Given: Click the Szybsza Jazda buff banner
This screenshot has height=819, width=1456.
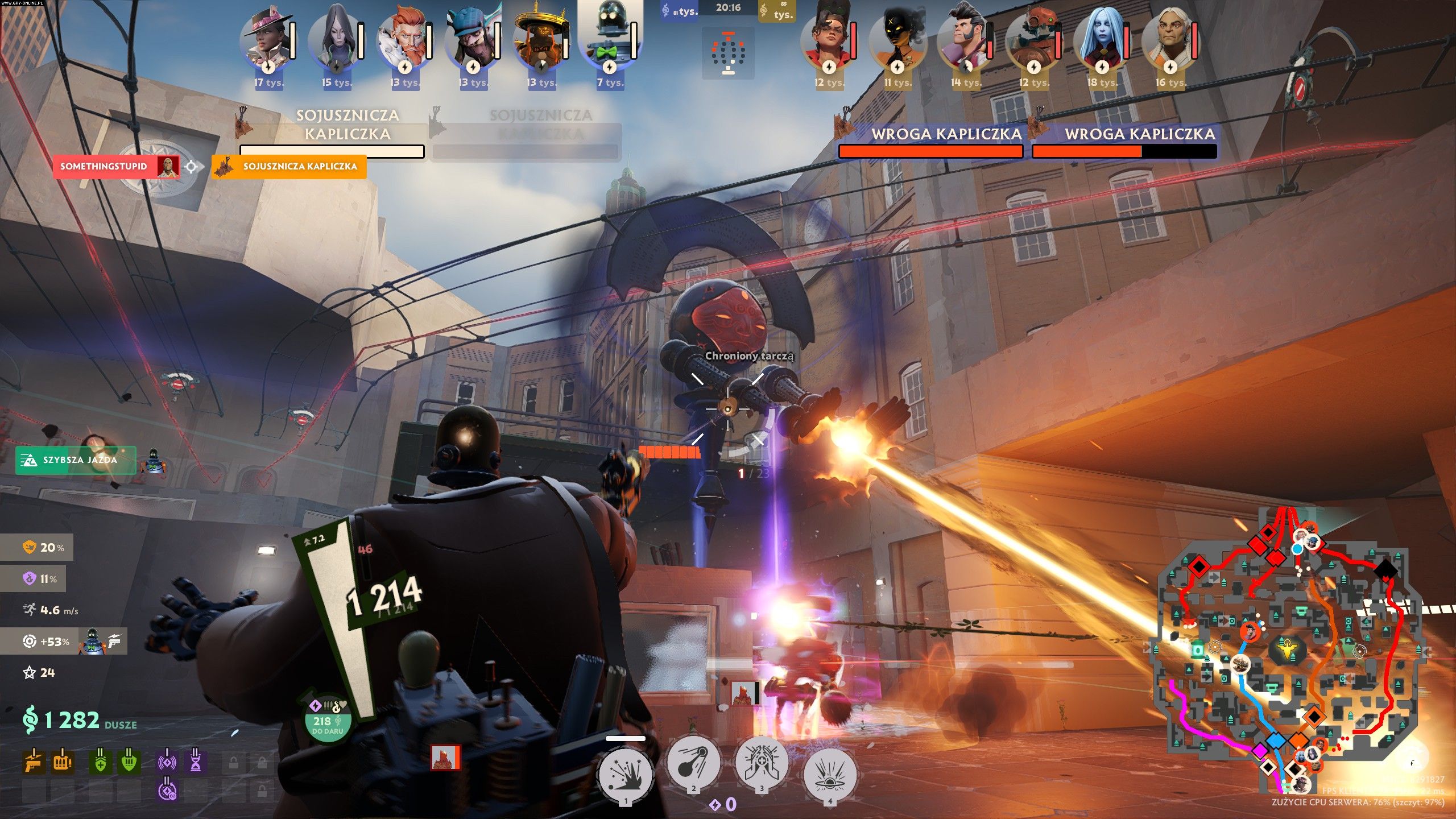Looking at the screenshot, I should (x=76, y=460).
